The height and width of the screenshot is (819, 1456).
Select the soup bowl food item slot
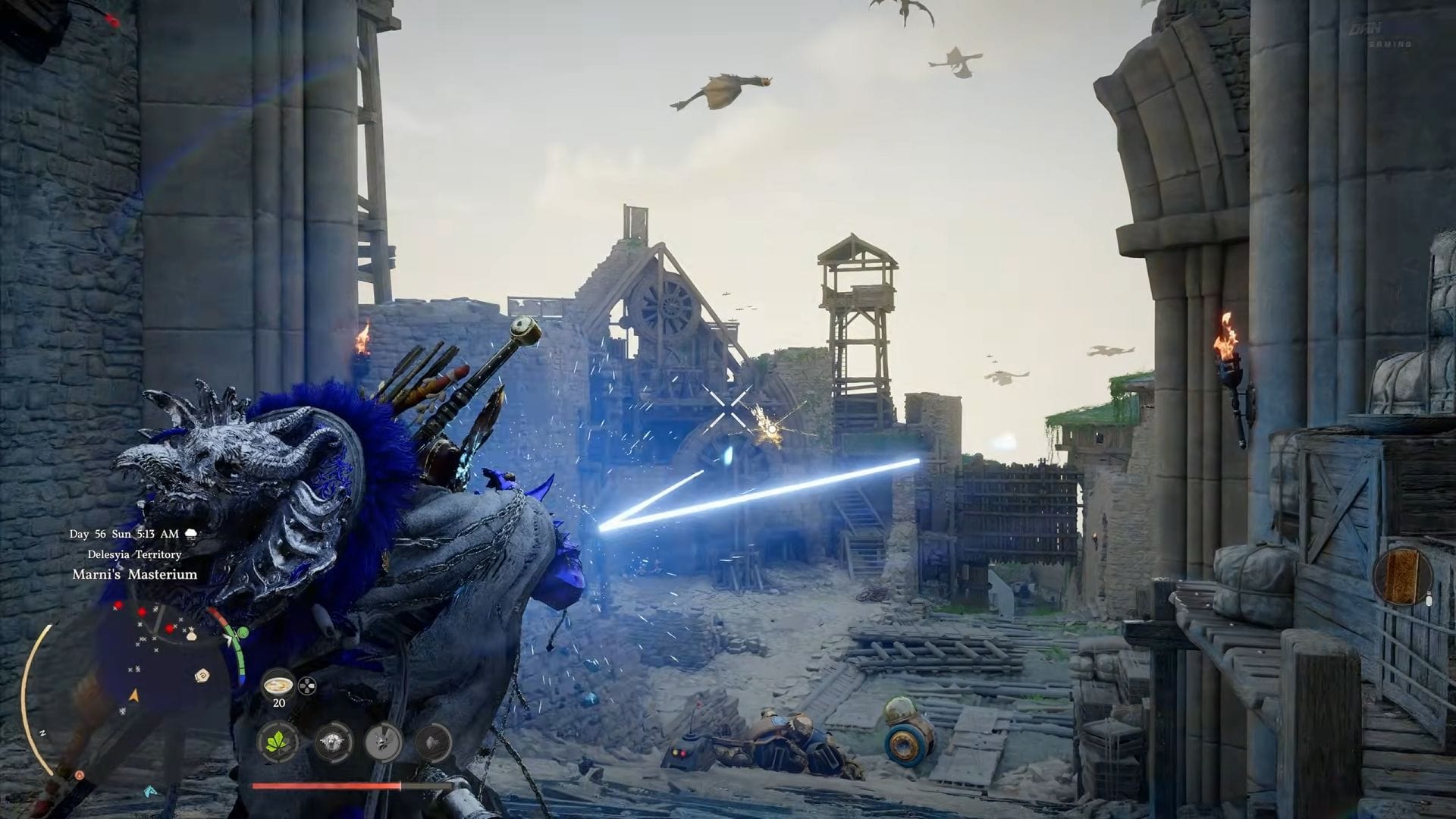tap(278, 686)
